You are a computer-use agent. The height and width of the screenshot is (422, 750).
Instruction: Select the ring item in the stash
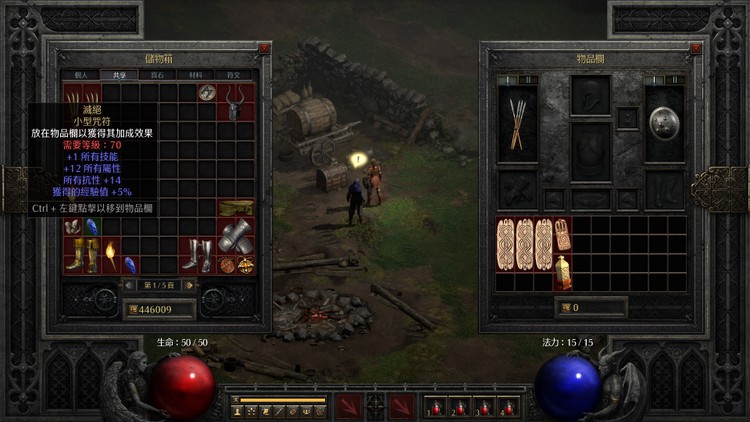click(x=207, y=93)
